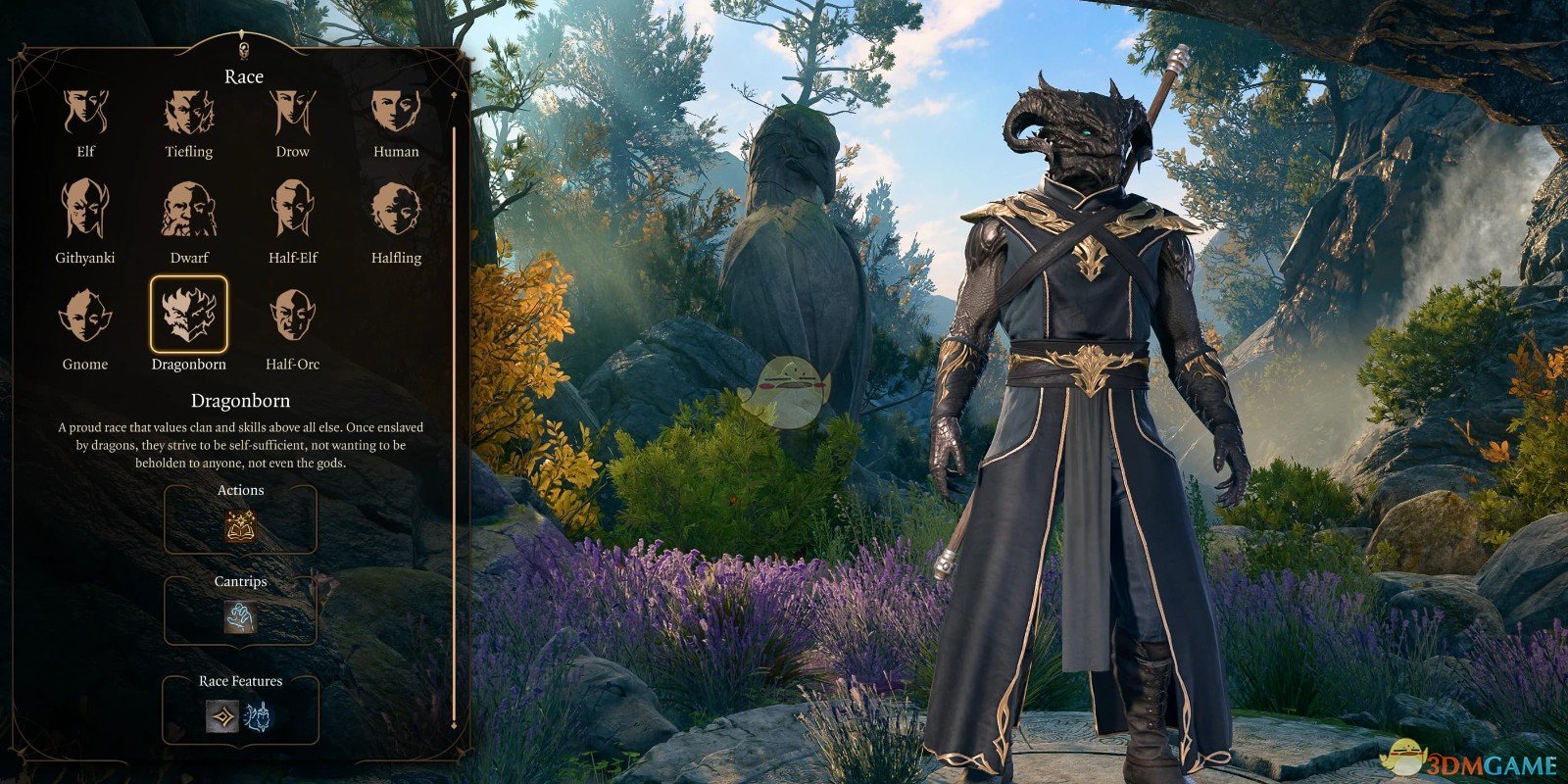The width and height of the screenshot is (1568, 784).
Task: Show the blue hand race feature
Action: 259,716
